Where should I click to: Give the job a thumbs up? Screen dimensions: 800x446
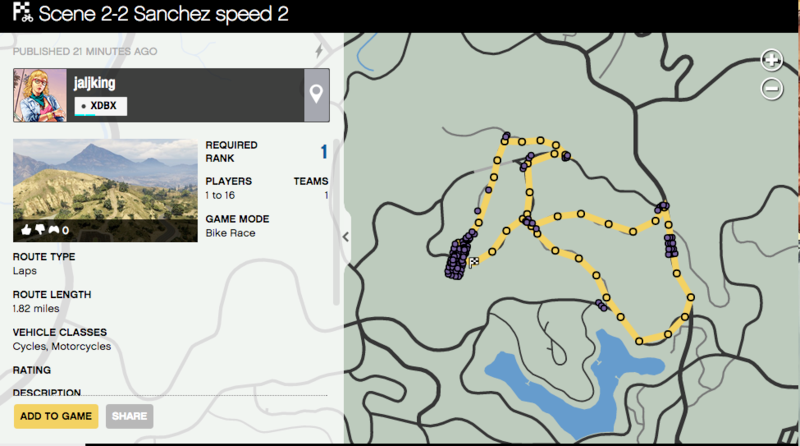tap(26, 230)
